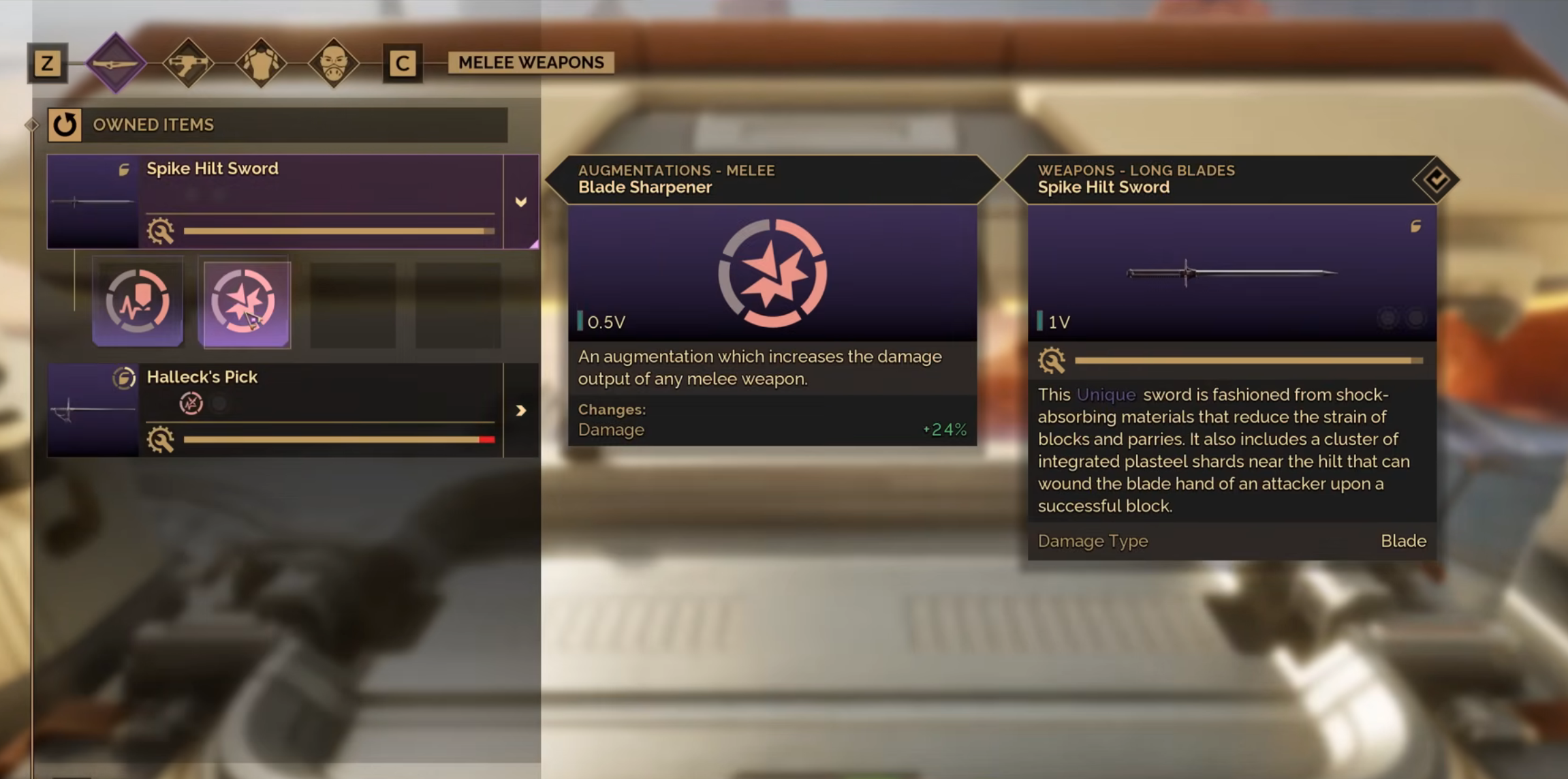
Task: Open the body armor category tab
Action: click(261, 63)
